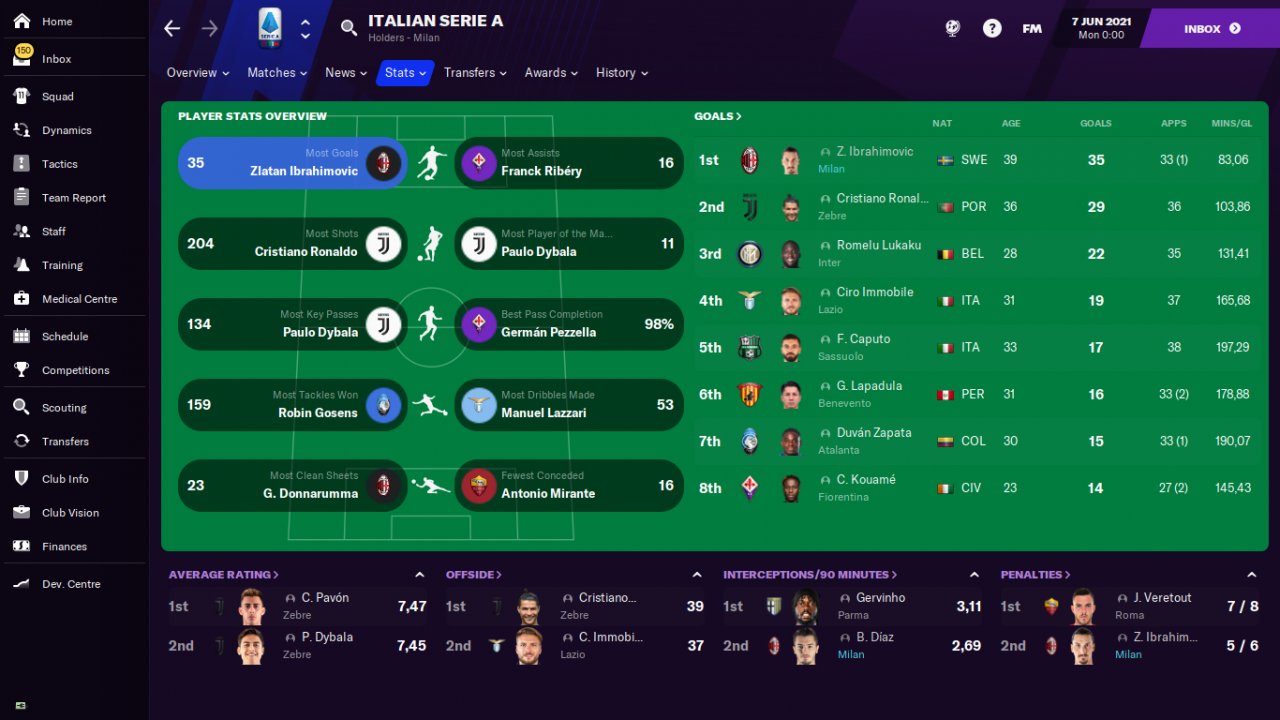
Task: Go back with the left arrow
Action: tap(172, 28)
